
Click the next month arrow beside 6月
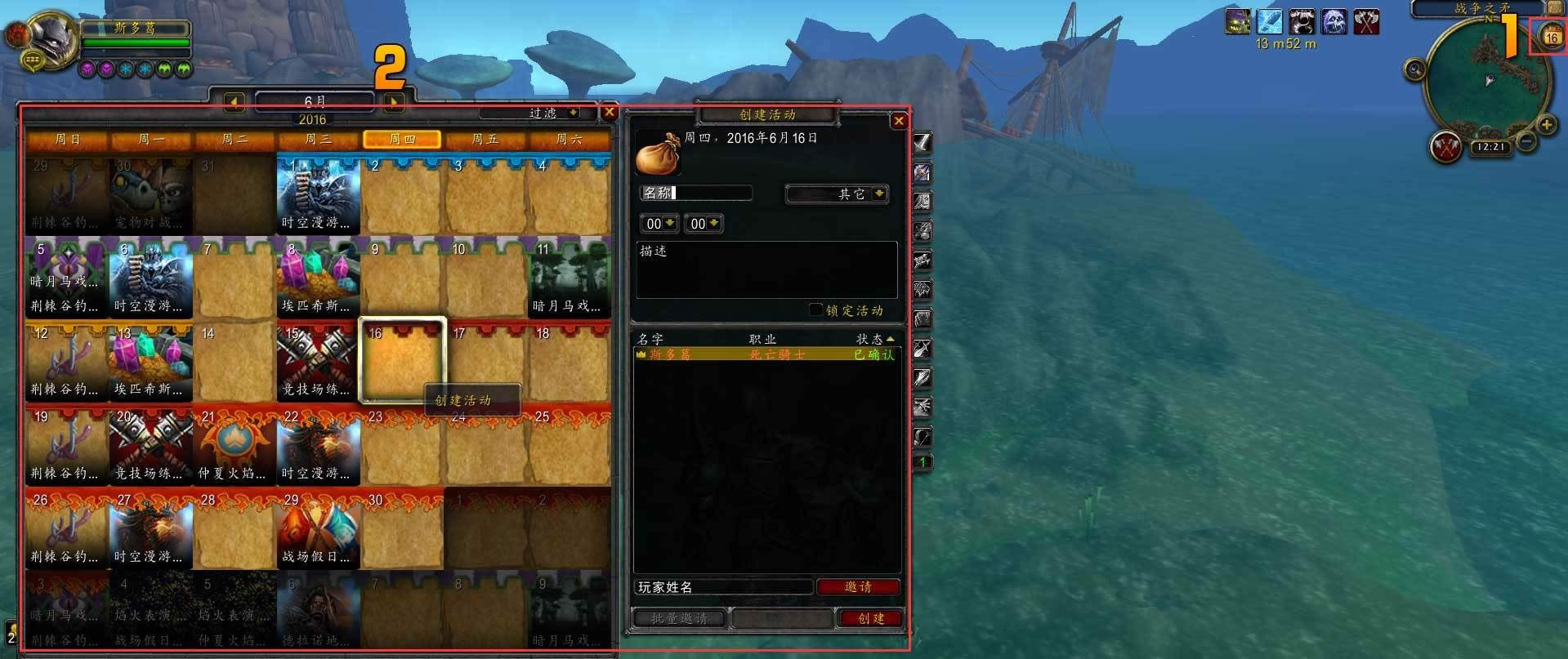point(393,101)
